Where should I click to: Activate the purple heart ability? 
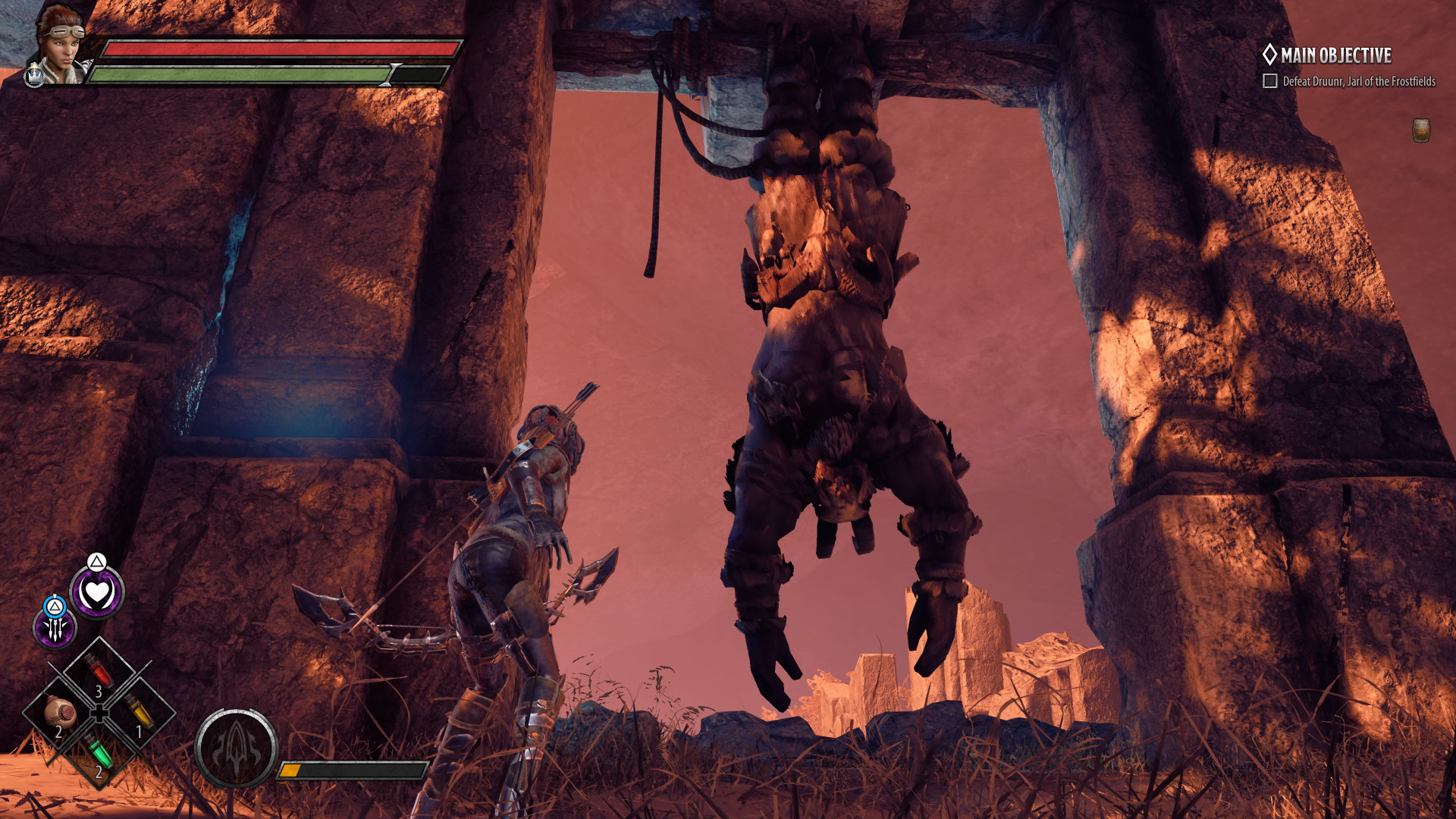click(97, 593)
